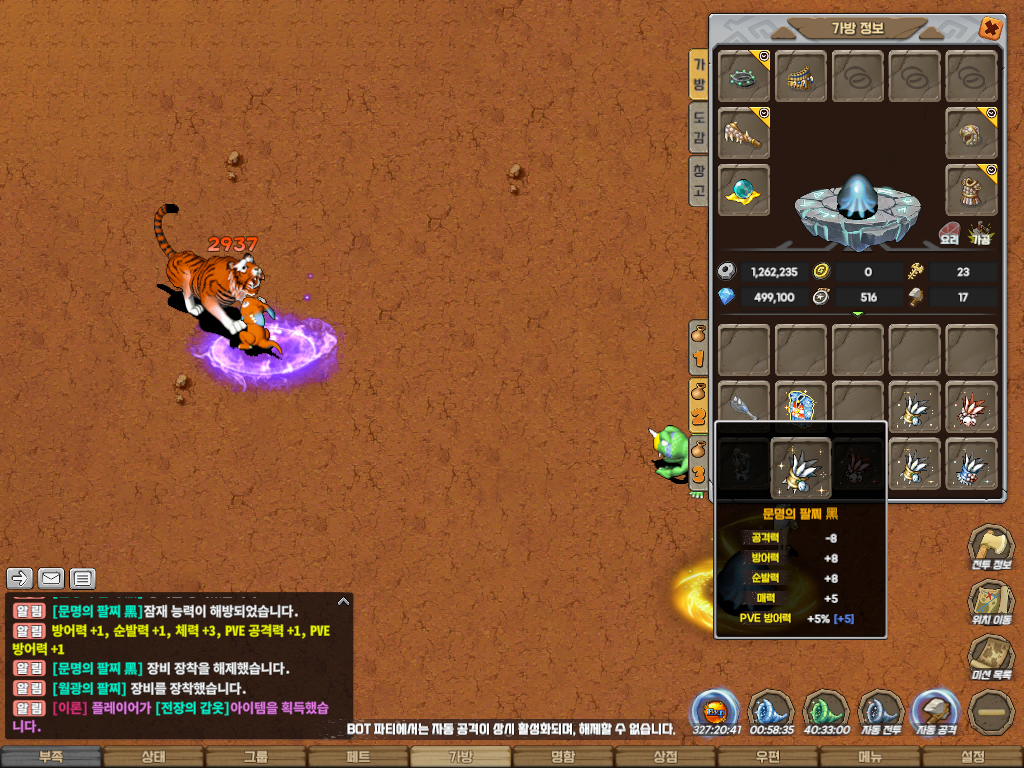Select bag page 1 tab
This screenshot has width=1024, height=768.
[x=699, y=348]
